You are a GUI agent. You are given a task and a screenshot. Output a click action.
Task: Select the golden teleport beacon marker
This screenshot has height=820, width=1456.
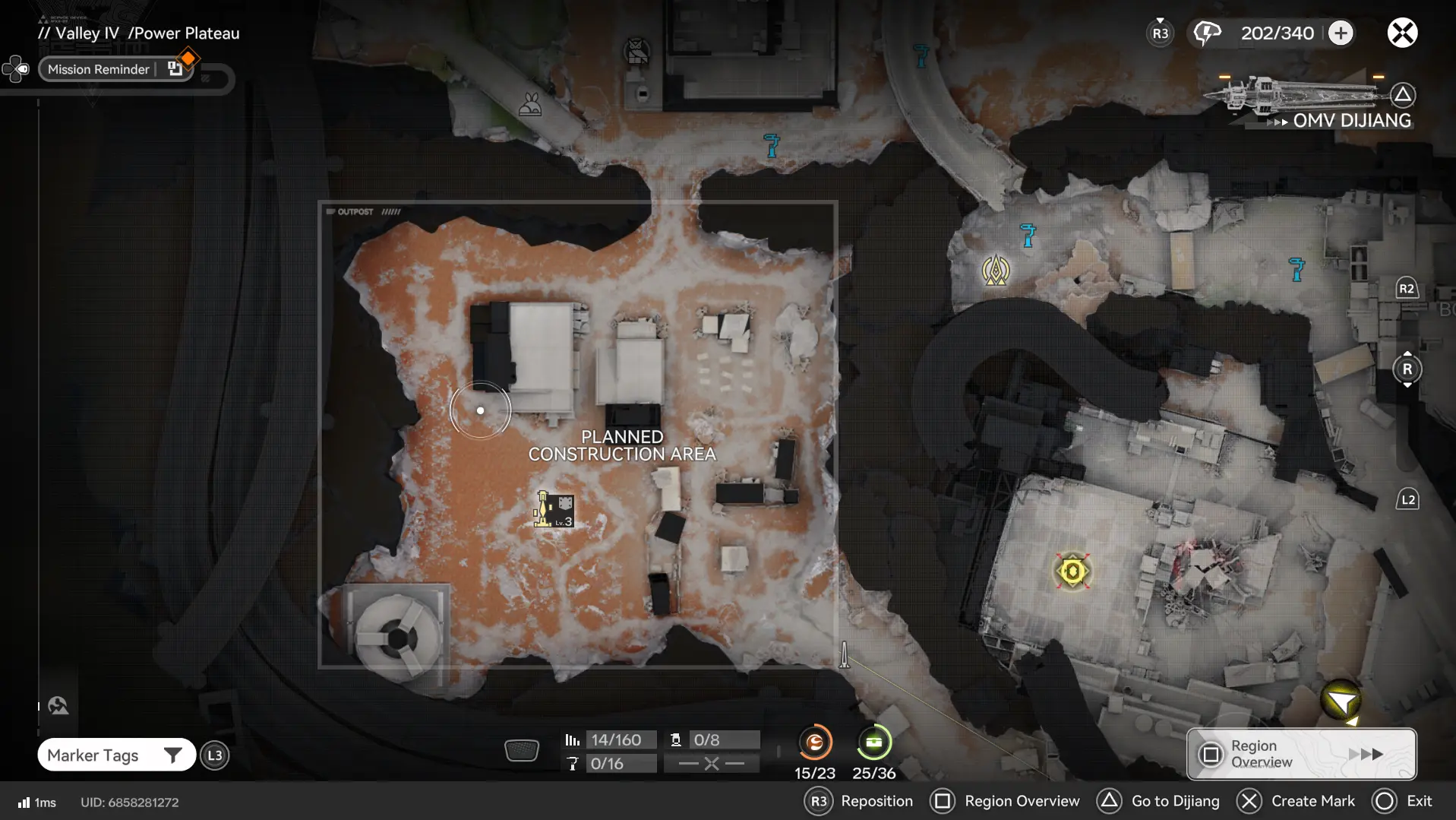tap(995, 270)
